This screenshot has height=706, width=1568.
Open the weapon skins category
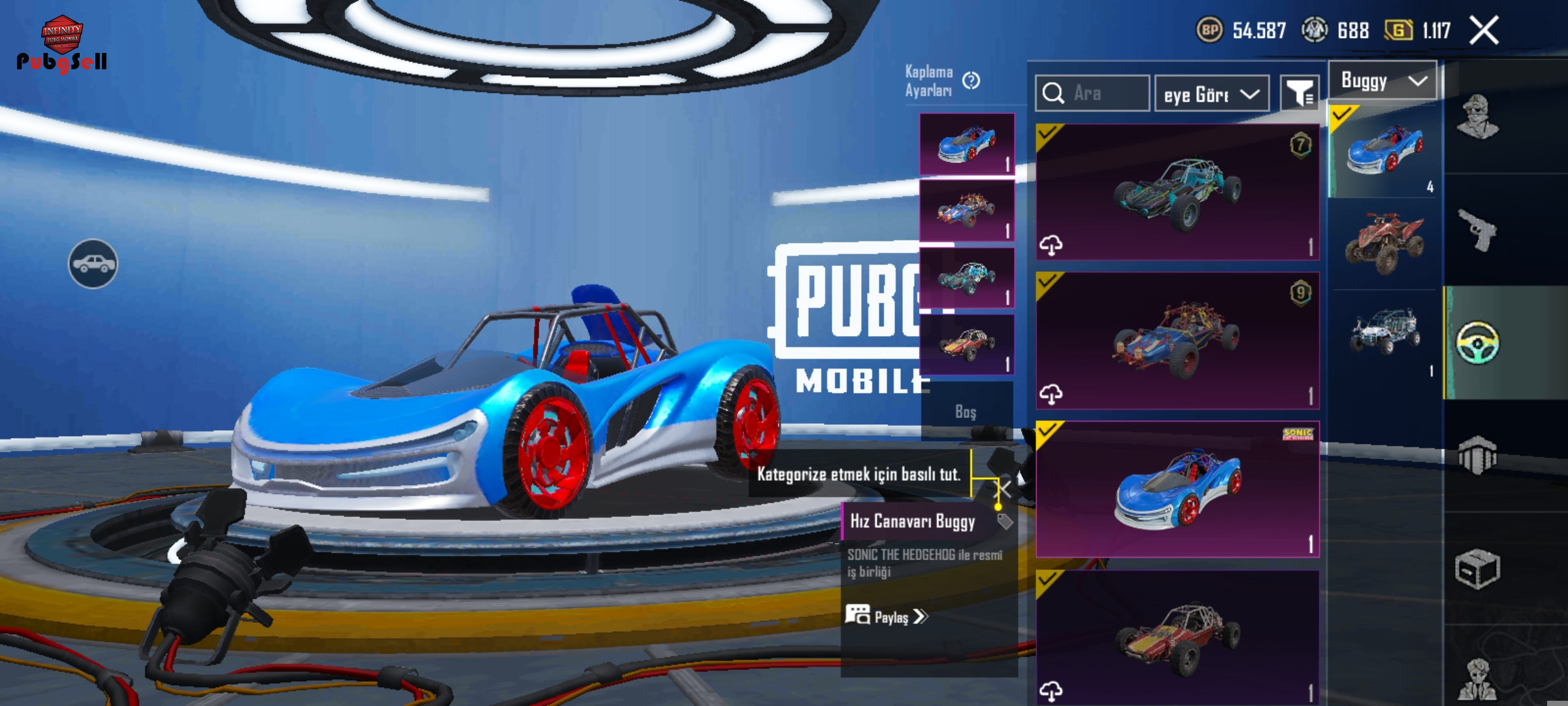click(1477, 229)
